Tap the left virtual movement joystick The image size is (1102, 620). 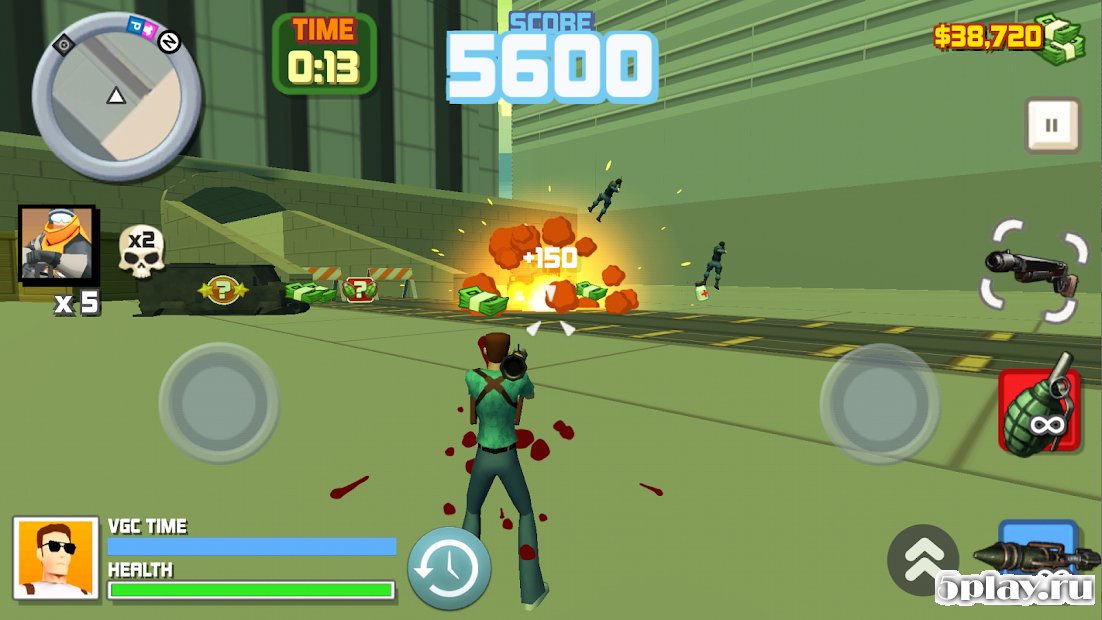click(219, 402)
